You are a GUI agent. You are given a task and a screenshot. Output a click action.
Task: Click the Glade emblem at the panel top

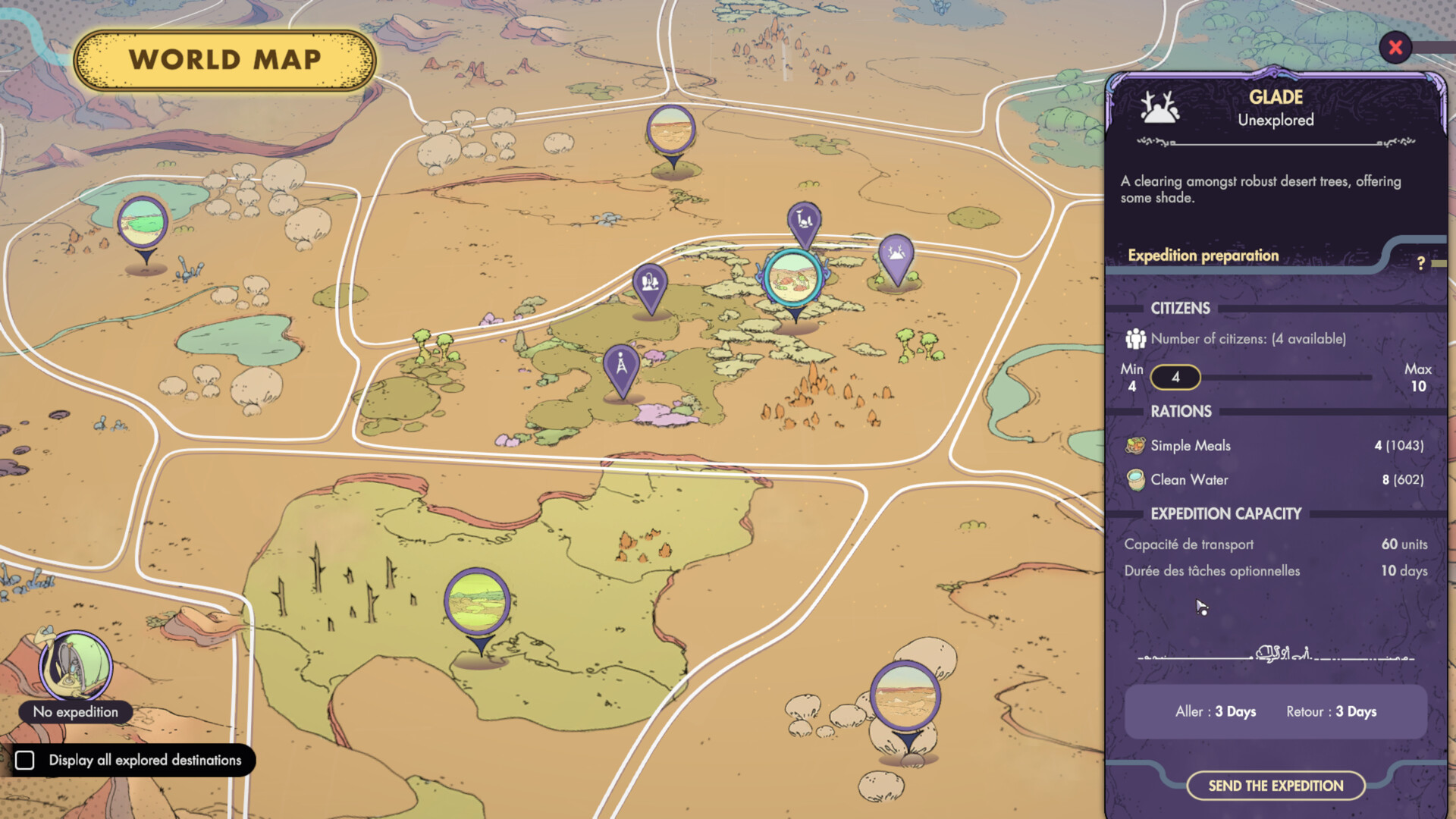point(1161,108)
